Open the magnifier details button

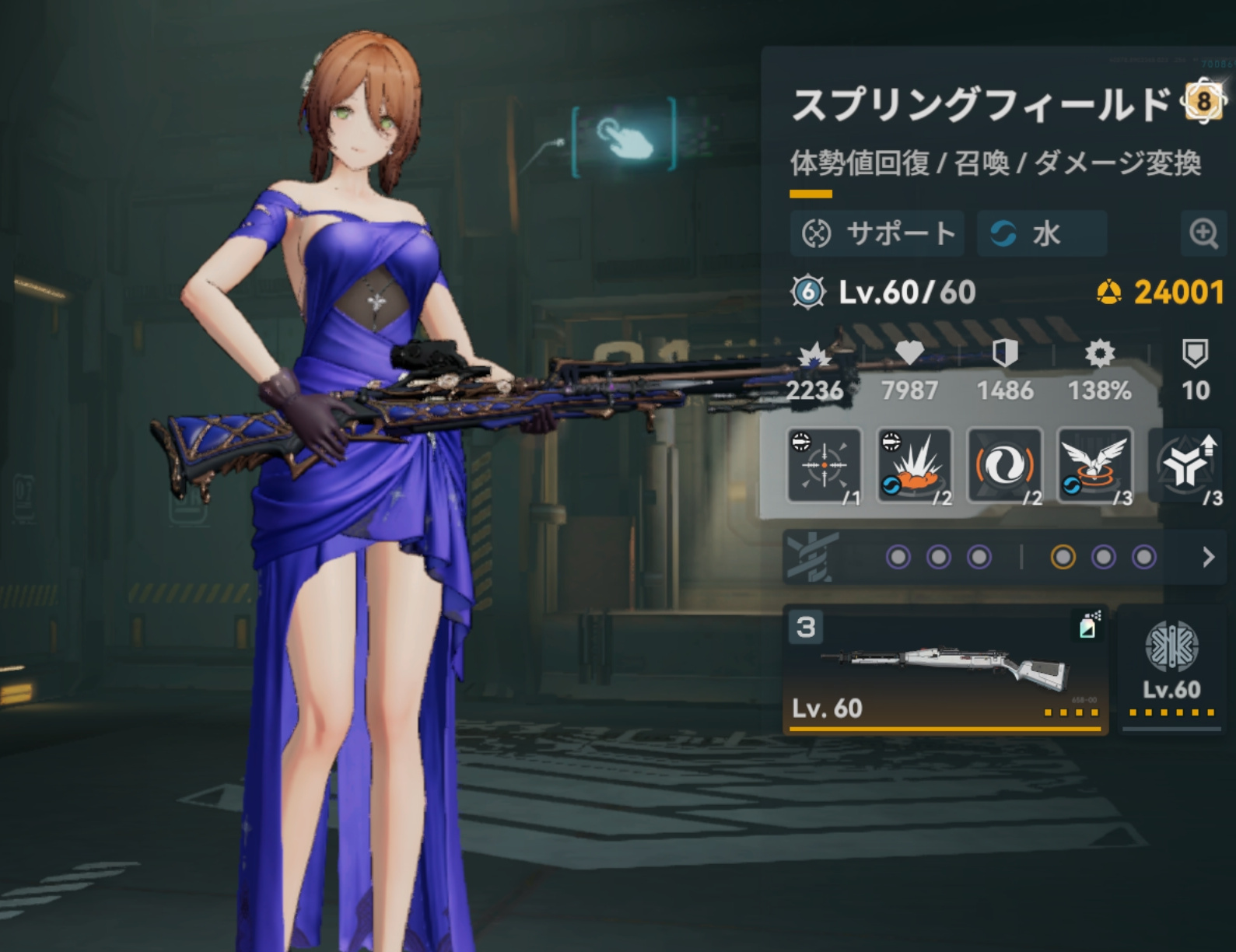(1203, 233)
